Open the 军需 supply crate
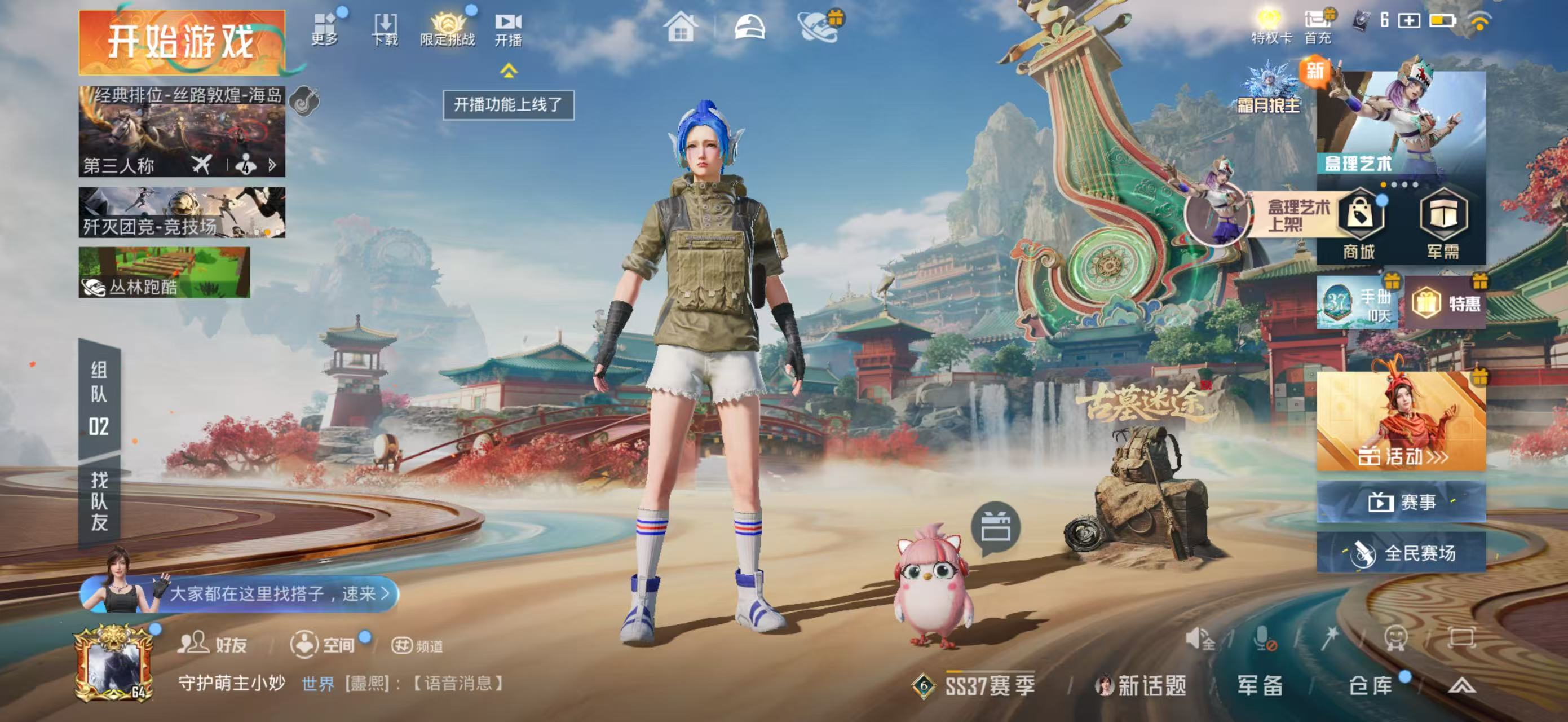Viewport: 1568px width, 722px height. point(1443,224)
